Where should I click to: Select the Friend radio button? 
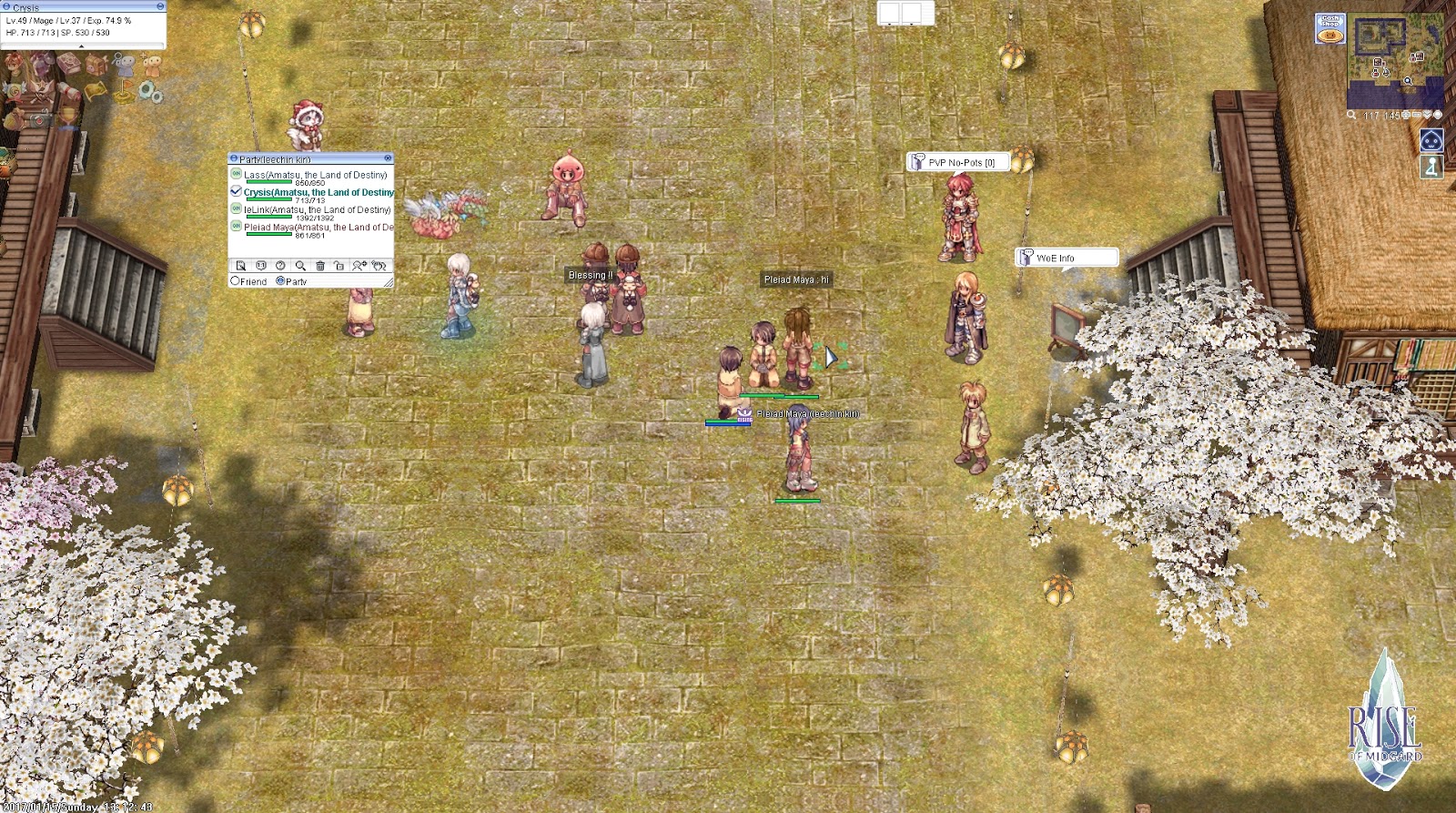pos(235,280)
